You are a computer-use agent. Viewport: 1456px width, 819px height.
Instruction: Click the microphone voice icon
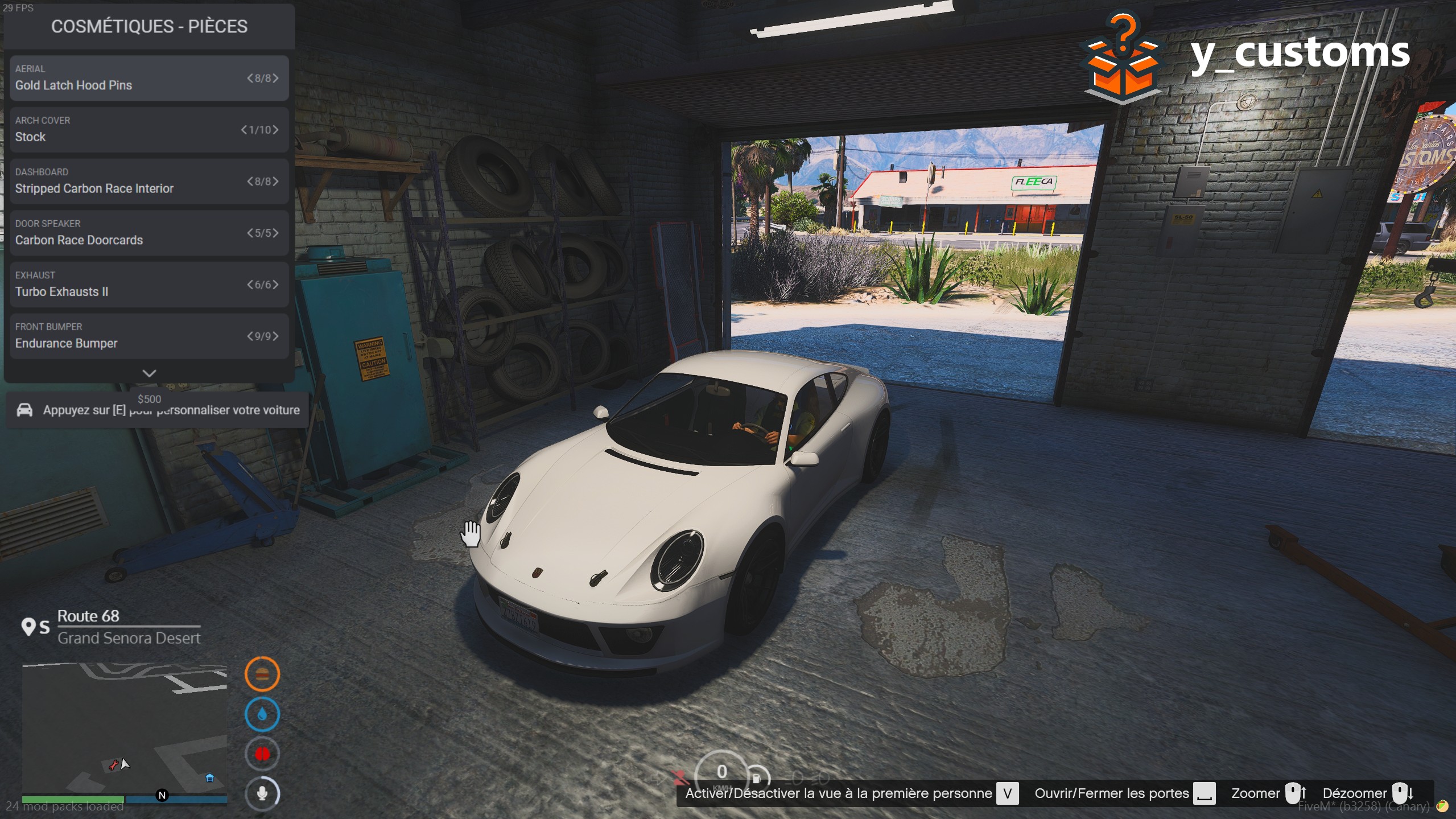[x=262, y=793]
